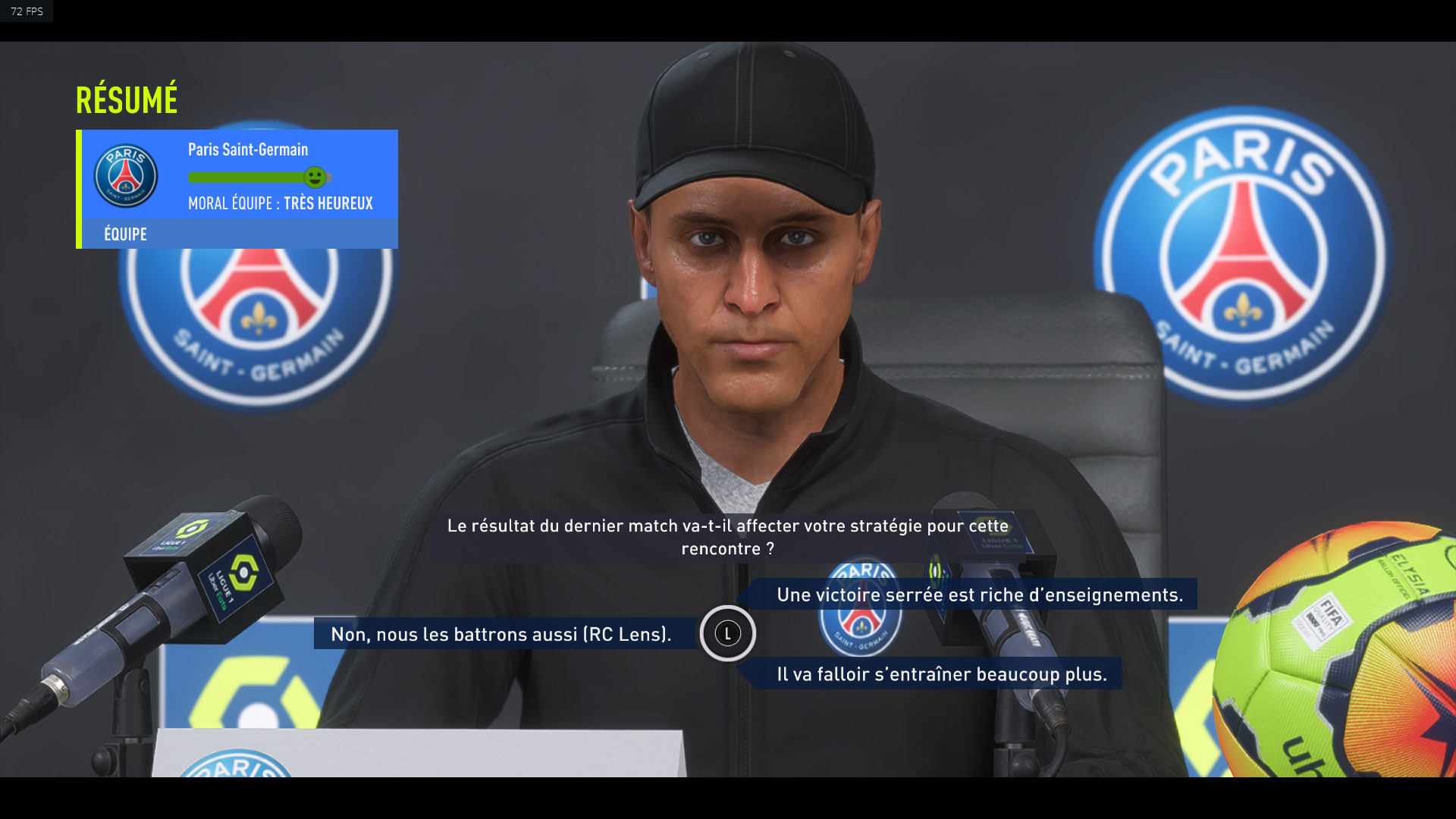Toggle the FPS counter display

(27, 11)
